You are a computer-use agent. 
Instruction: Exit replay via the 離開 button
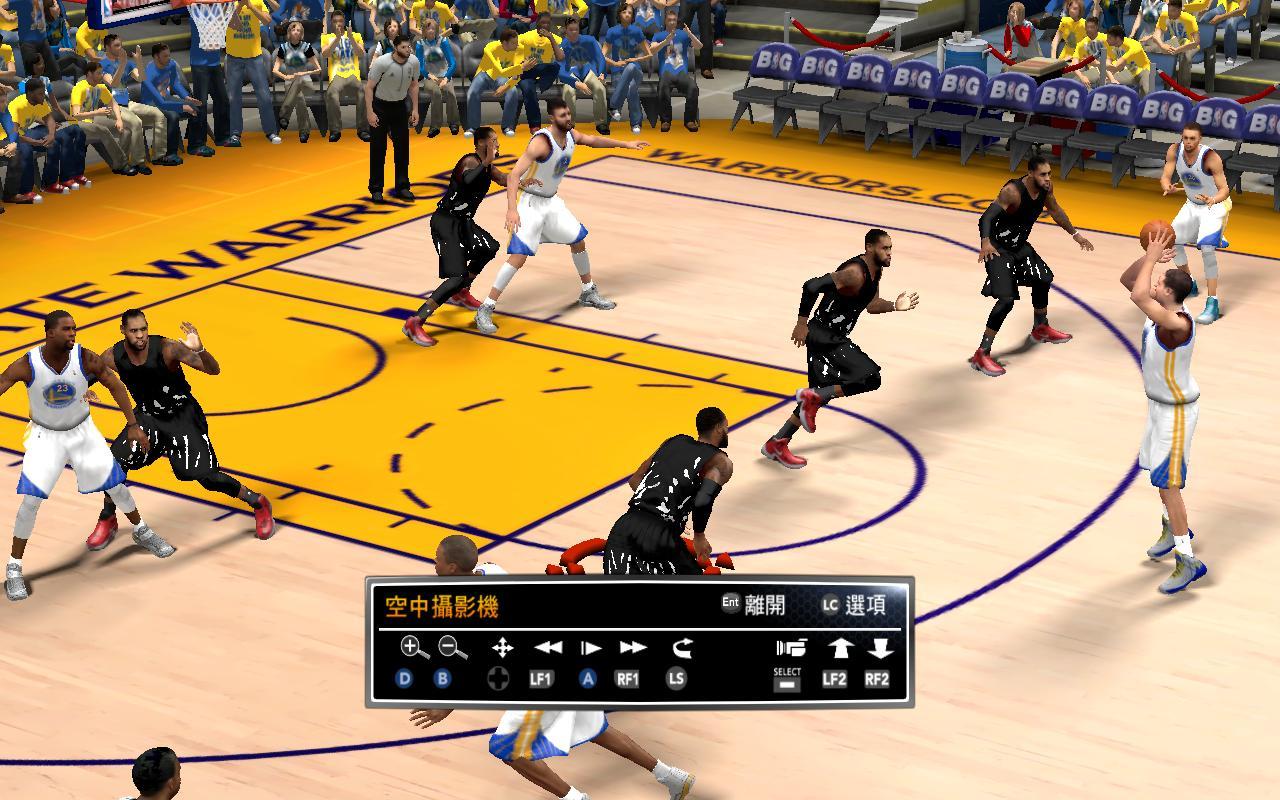click(x=754, y=604)
